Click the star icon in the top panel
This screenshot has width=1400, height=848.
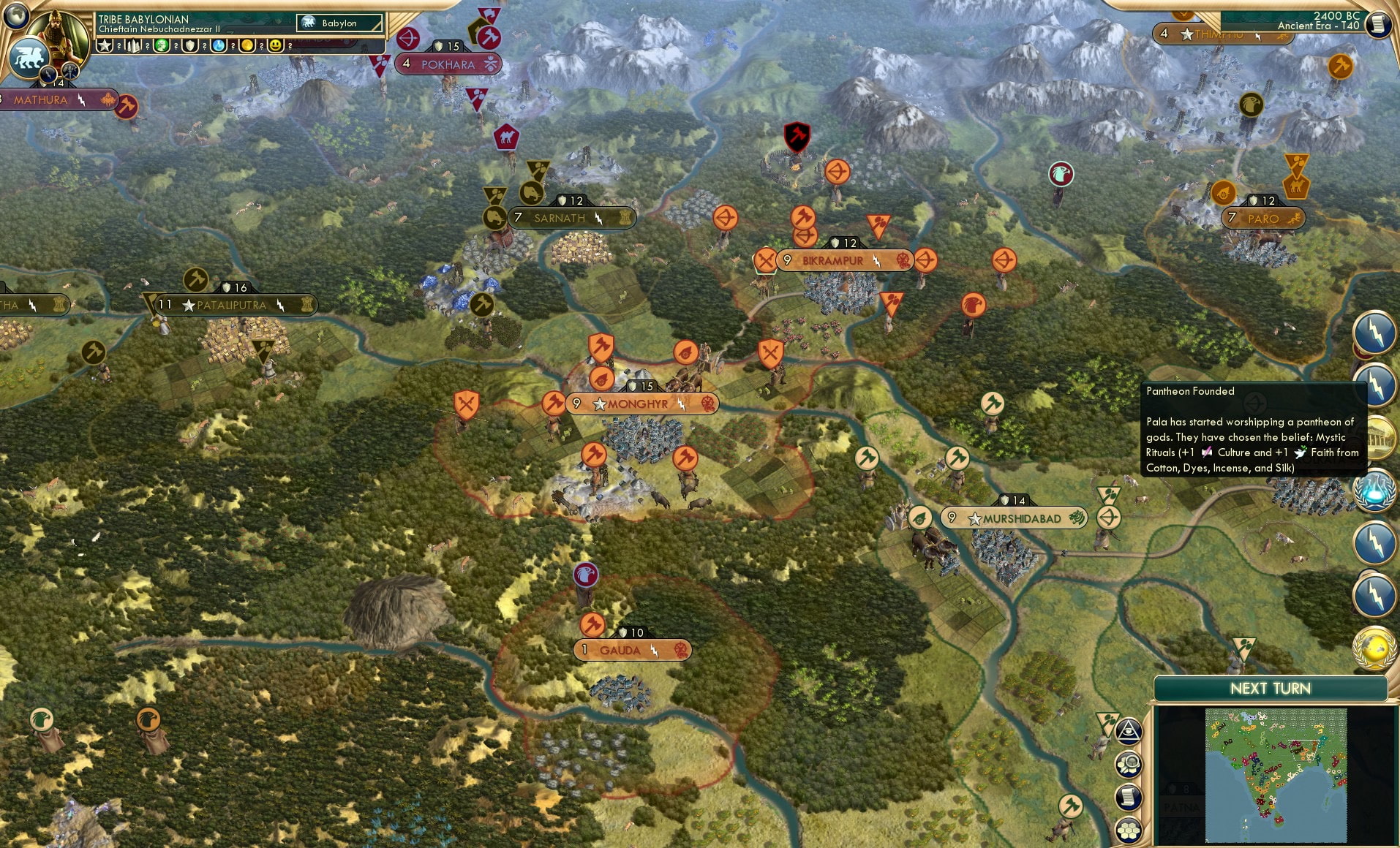(103, 45)
